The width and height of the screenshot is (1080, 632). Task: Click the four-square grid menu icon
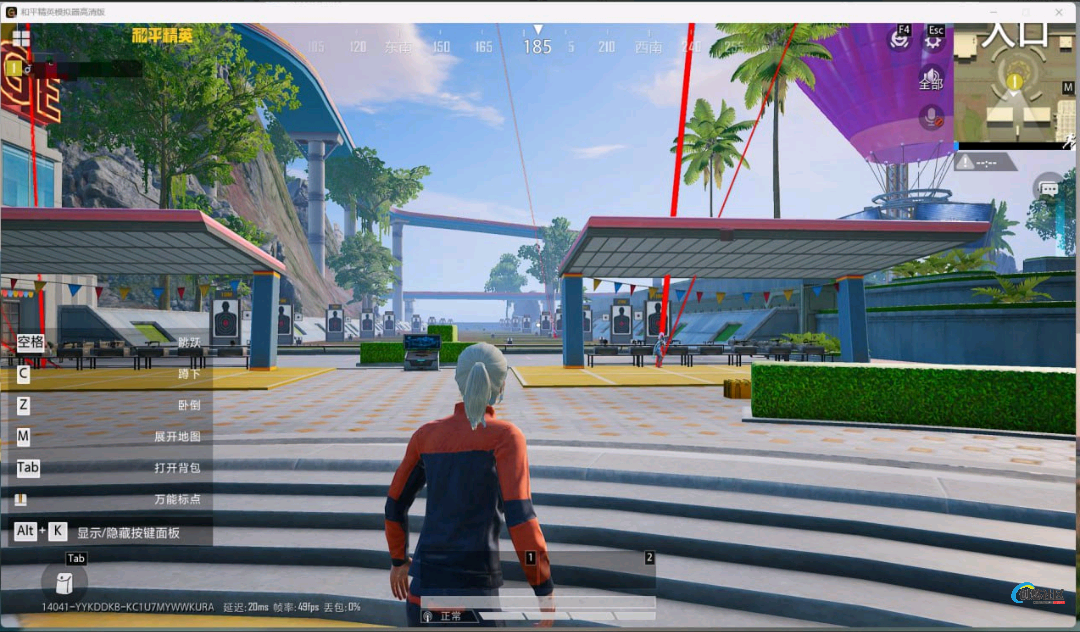click(x=21, y=38)
